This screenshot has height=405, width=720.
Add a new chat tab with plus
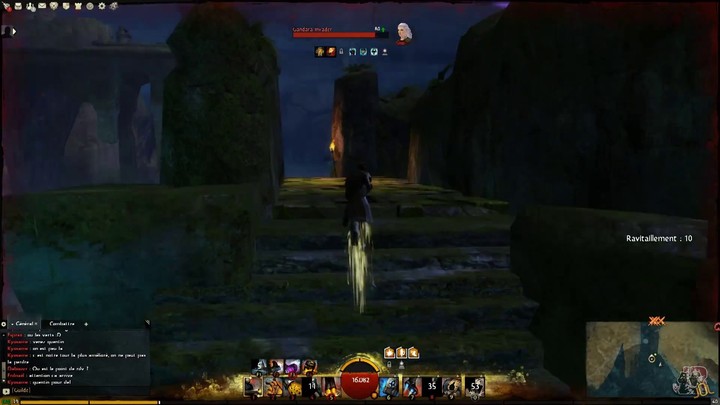click(86, 324)
